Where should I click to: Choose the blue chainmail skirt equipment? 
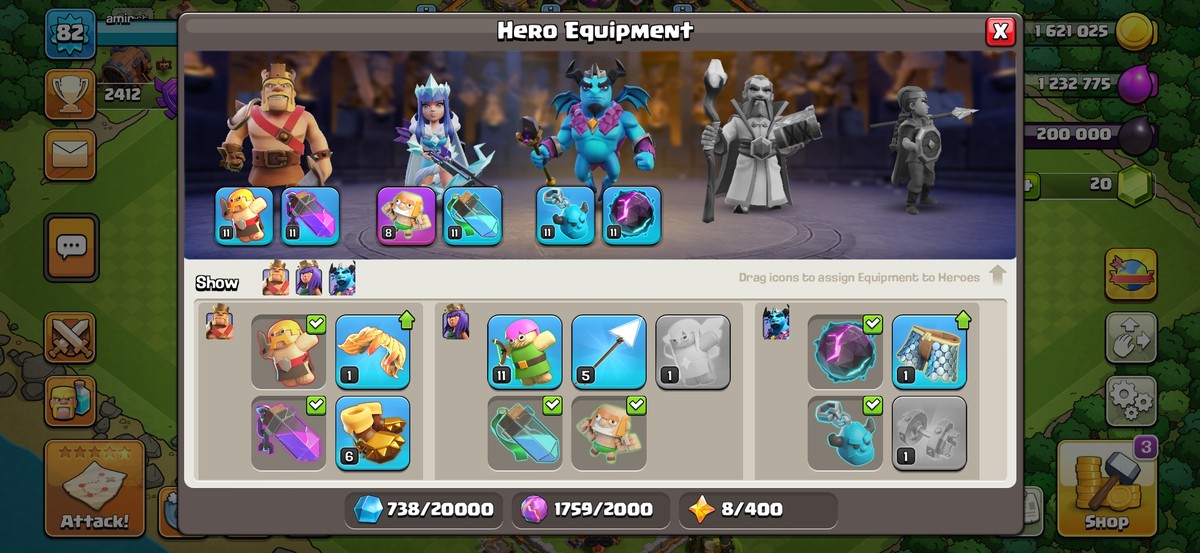click(x=929, y=351)
